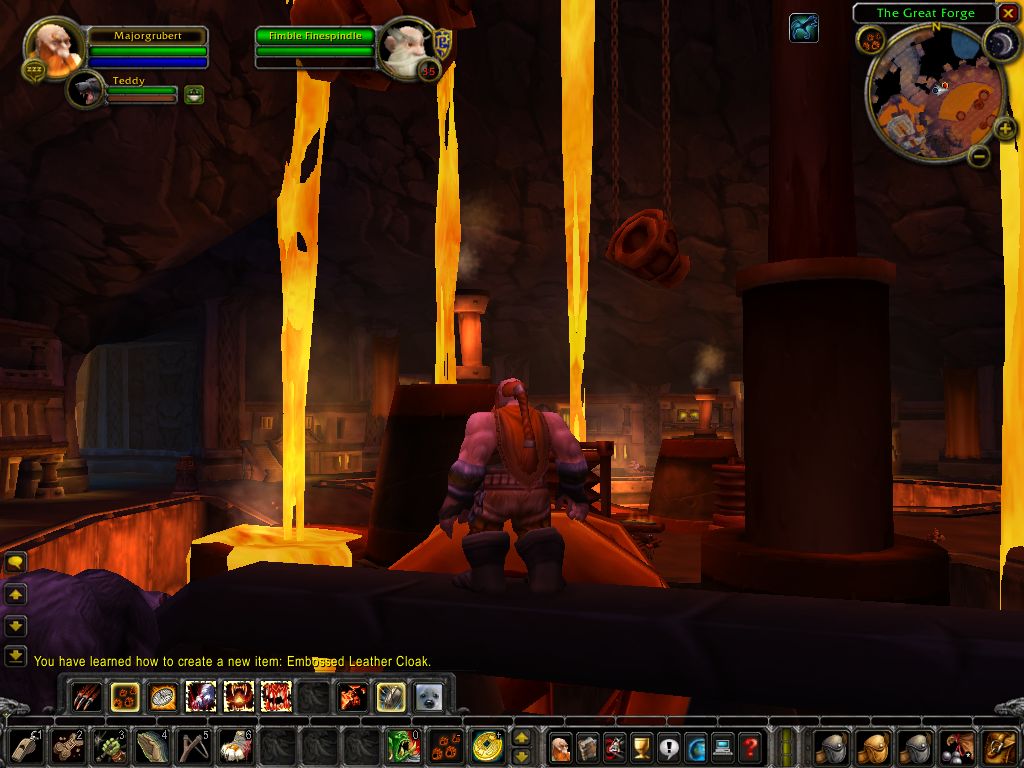Screen dimensions: 1024x768
Task: Use the whistle ability in slot 1
Action: (27, 746)
